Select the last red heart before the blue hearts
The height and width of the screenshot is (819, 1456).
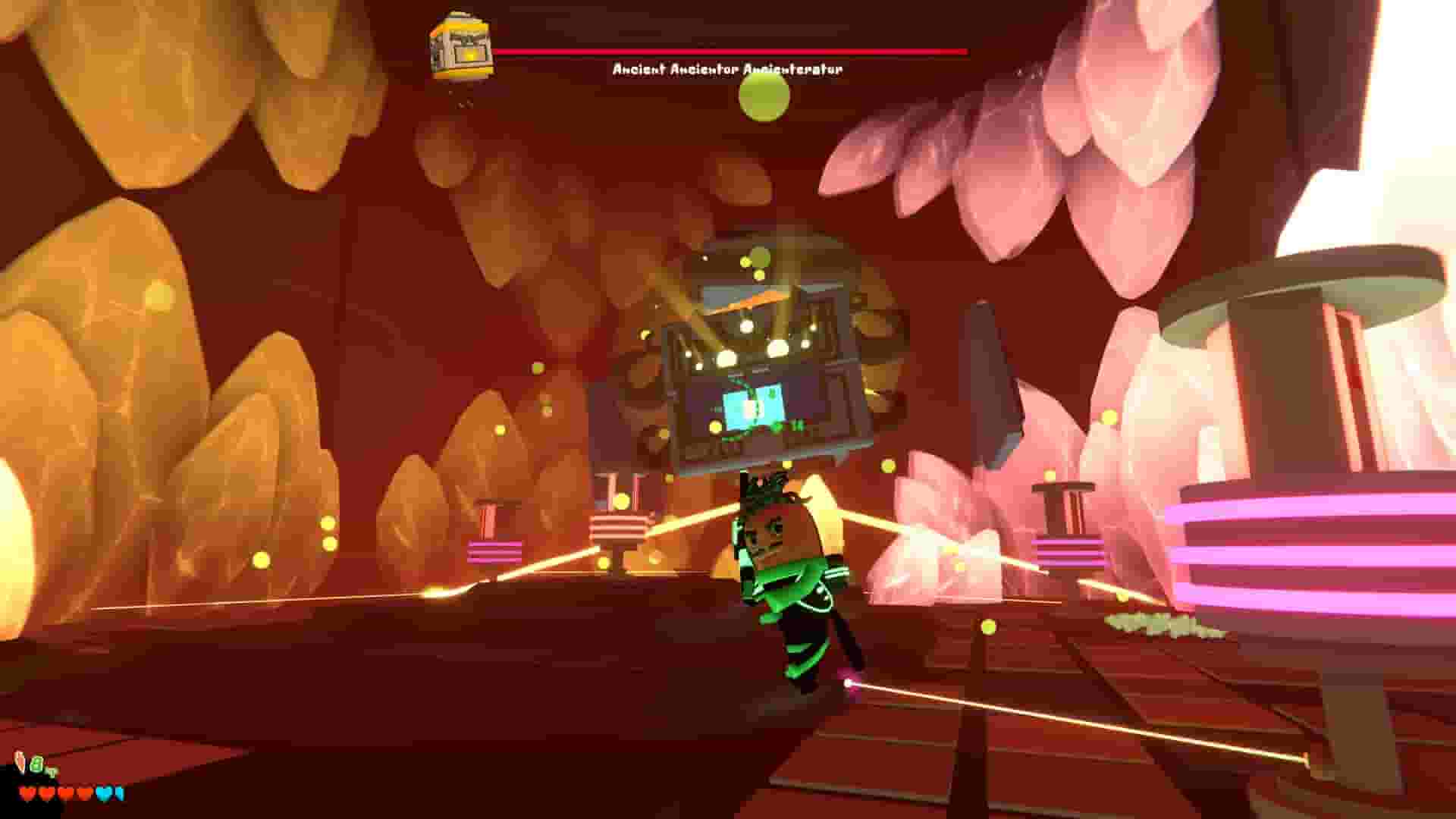[x=83, y=792]
